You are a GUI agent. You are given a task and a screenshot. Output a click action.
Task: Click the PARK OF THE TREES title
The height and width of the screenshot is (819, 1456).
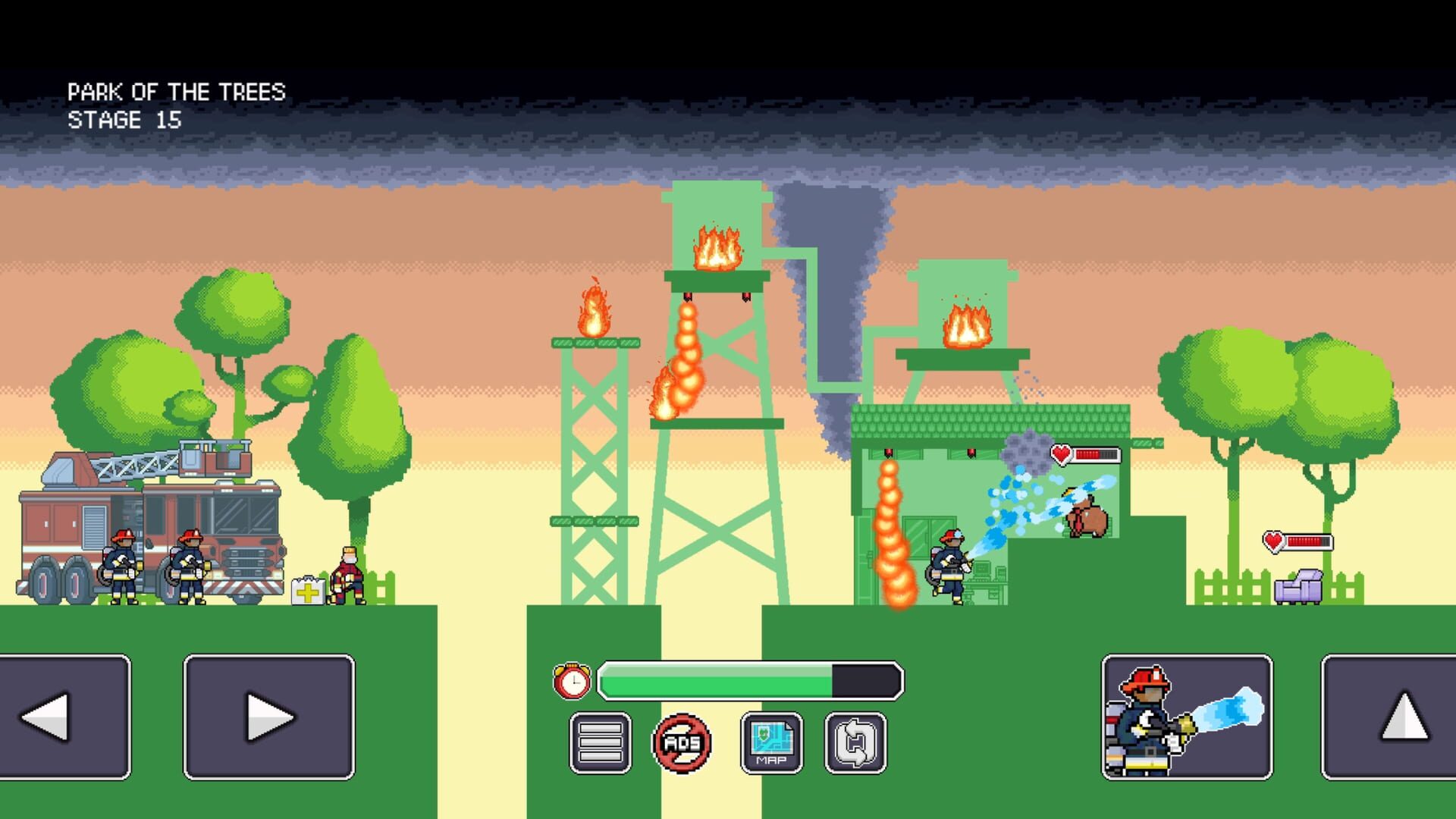pyautogui.click(x=176, y=90)
